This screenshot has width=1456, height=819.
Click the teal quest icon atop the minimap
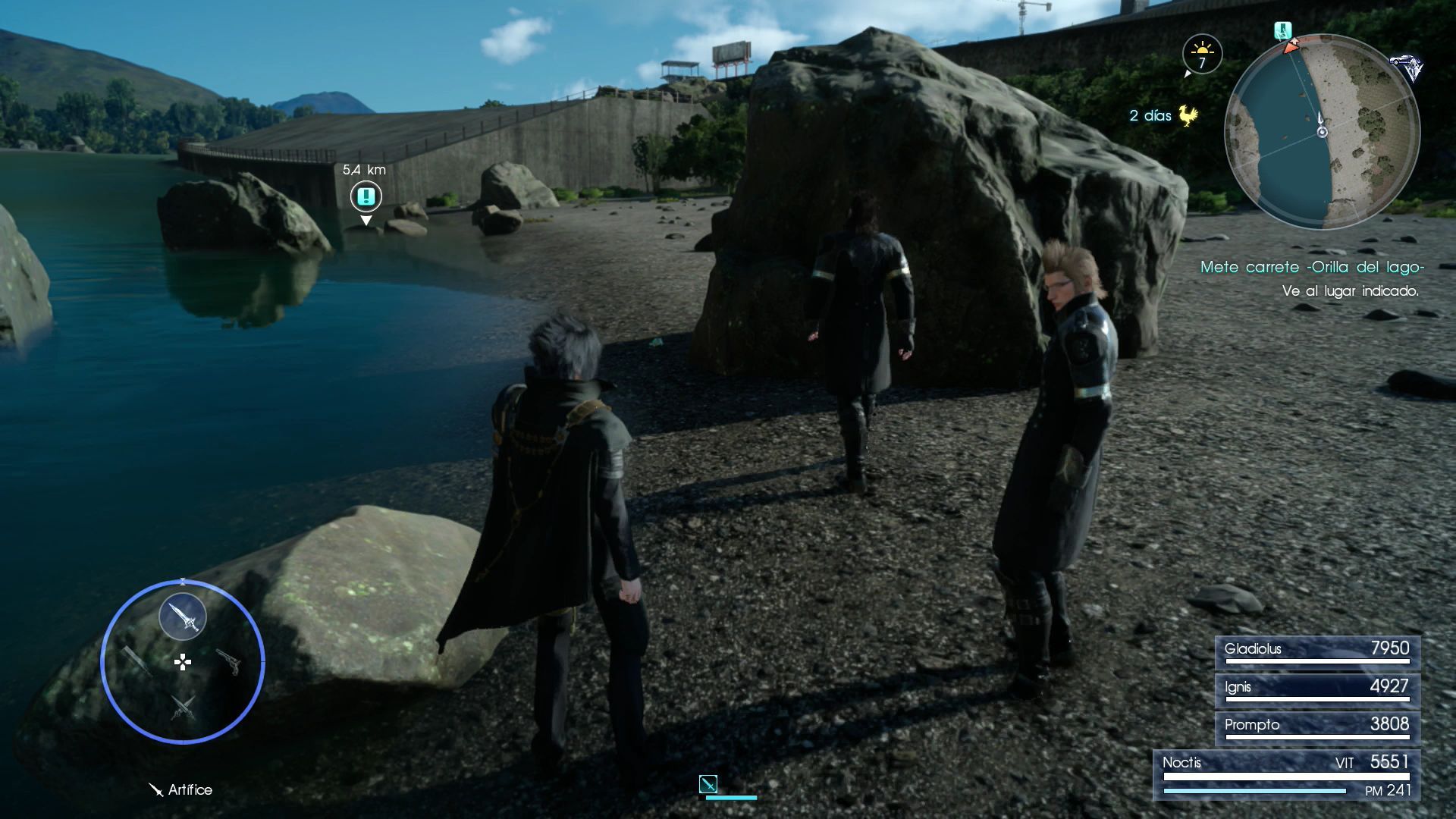1282,31
